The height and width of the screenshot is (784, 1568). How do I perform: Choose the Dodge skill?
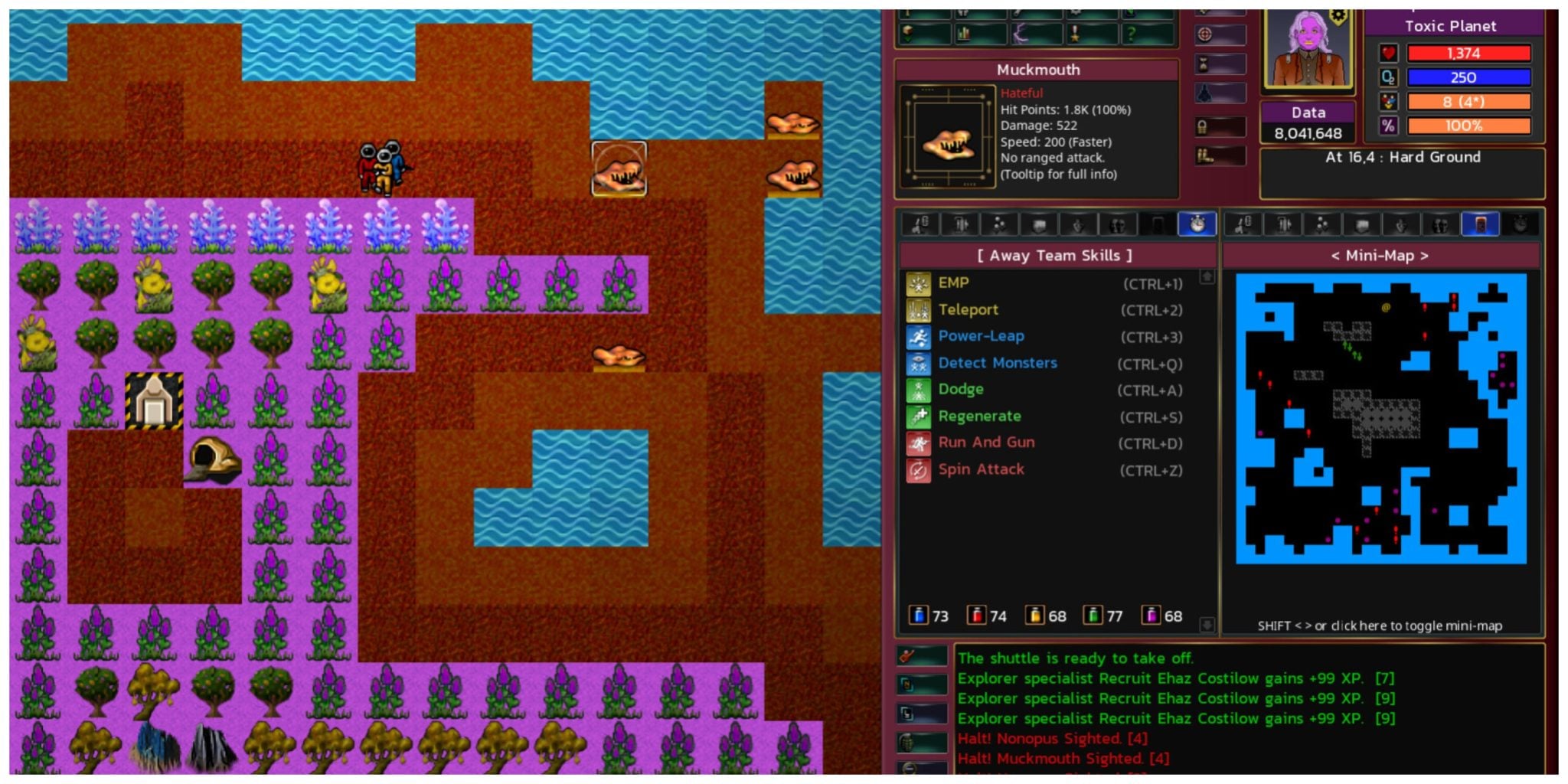[x=961, y=390]
